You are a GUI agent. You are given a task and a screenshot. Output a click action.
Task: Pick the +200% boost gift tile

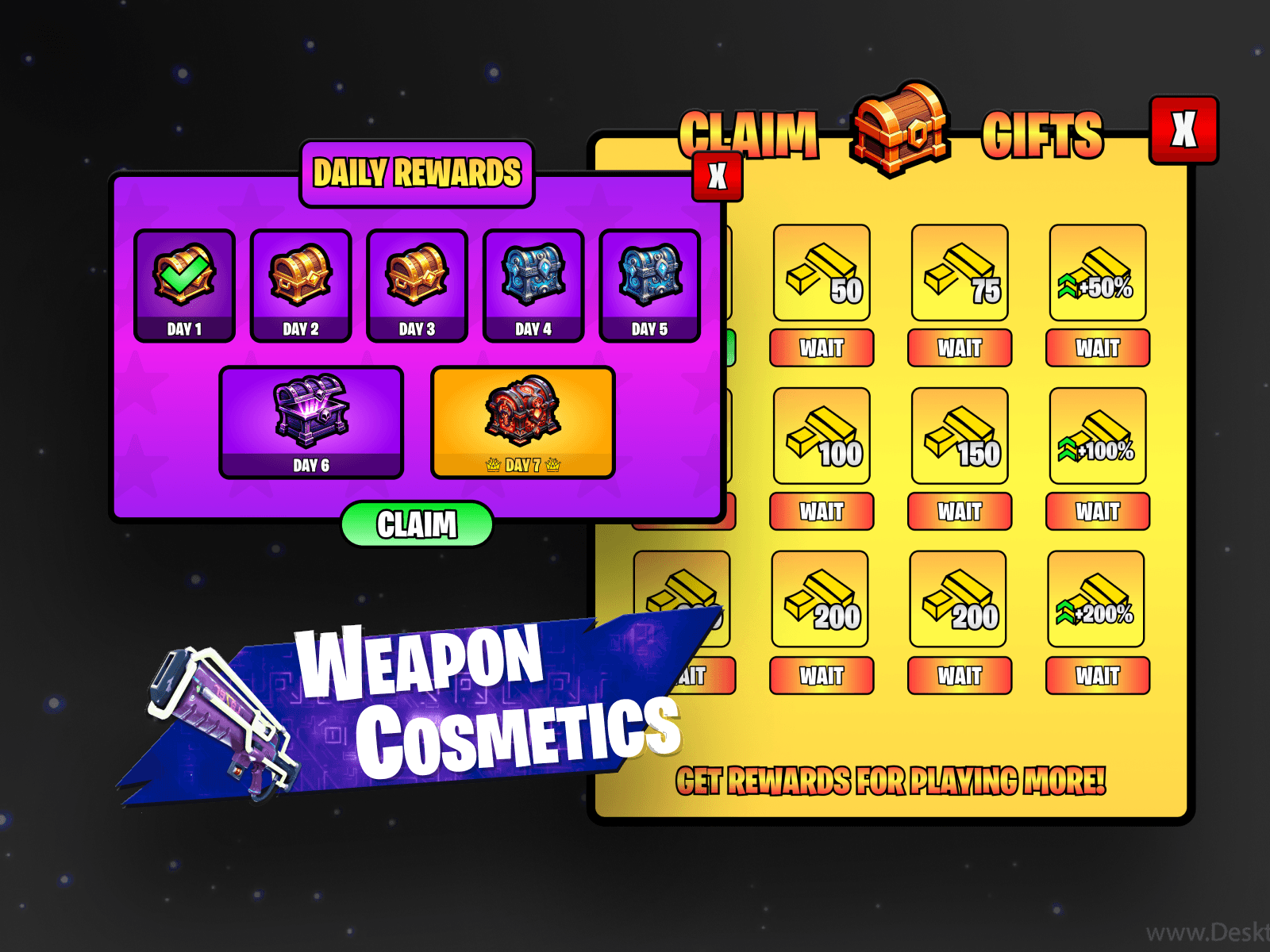click(x=1096, y=600)
